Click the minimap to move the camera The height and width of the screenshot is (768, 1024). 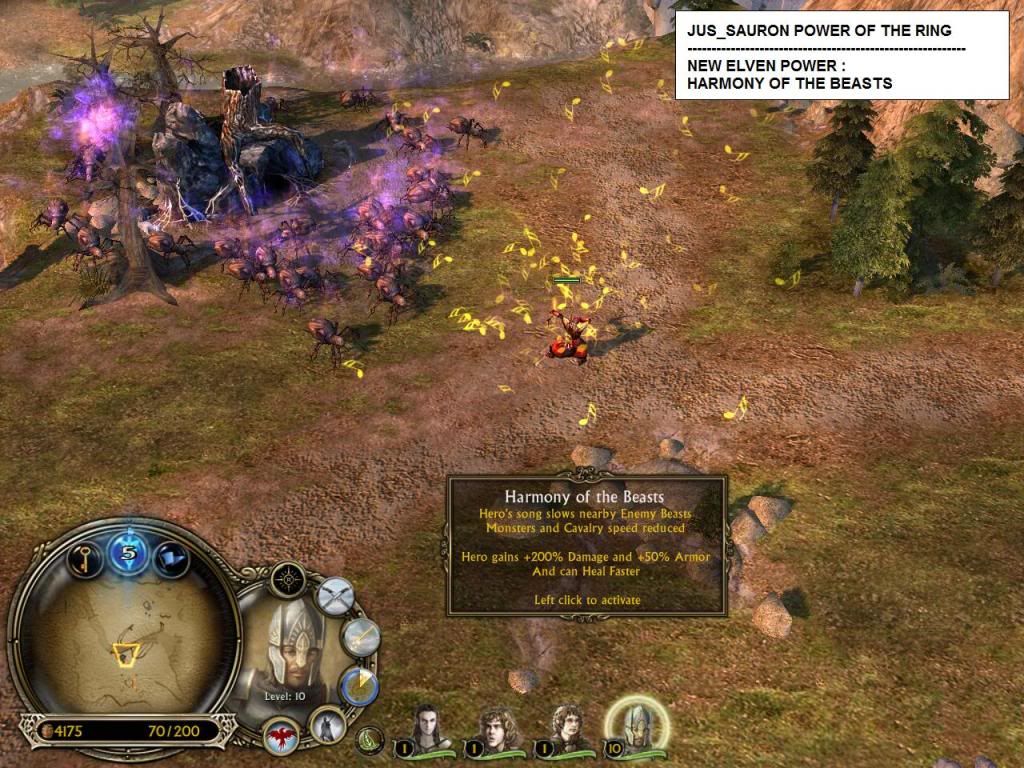pos(124,640)
